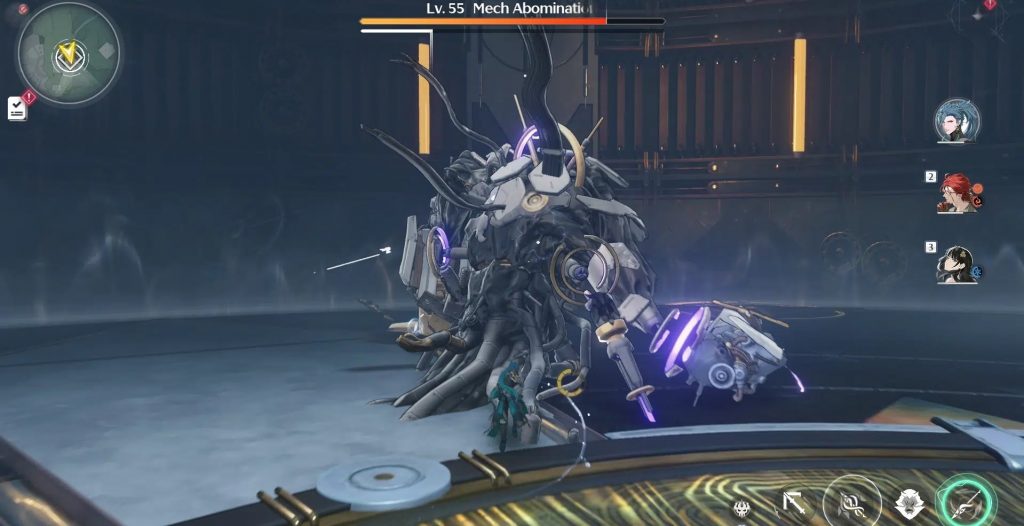
Task: Select the blue-haired active character portrait
Action: tap(956, 121)
